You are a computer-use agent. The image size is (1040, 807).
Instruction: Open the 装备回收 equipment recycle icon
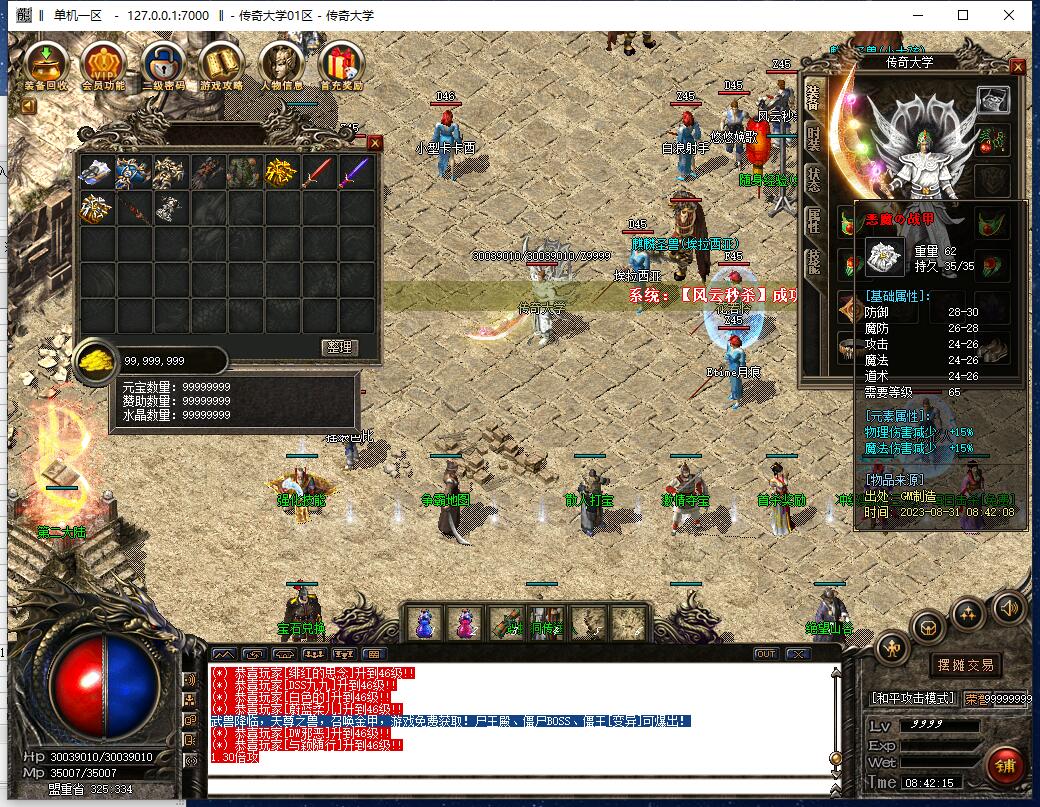[x=46, y=66]
